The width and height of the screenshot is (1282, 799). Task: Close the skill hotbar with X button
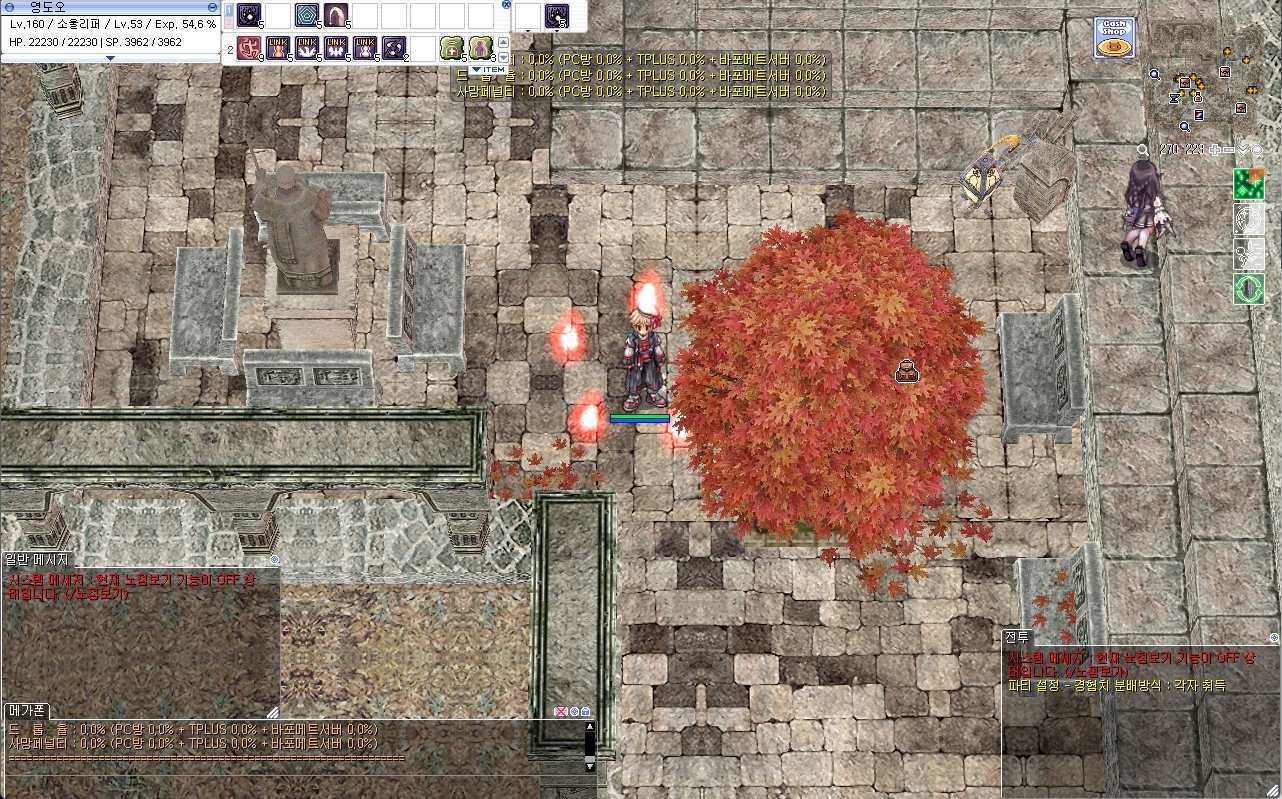pyautogui.click(x=506, y=5)
